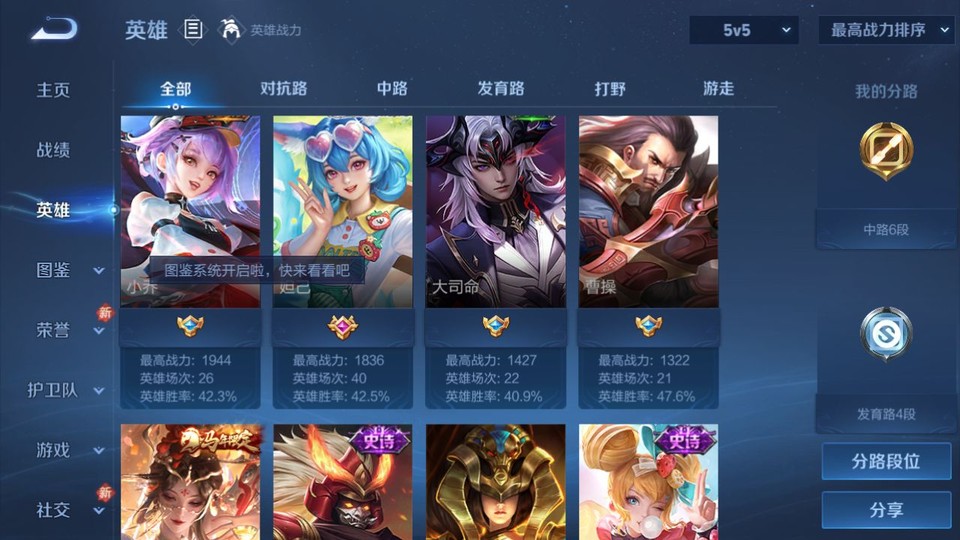
Task: Expand the 护卫队 menu entry
Action: click(x=66, y=390)
